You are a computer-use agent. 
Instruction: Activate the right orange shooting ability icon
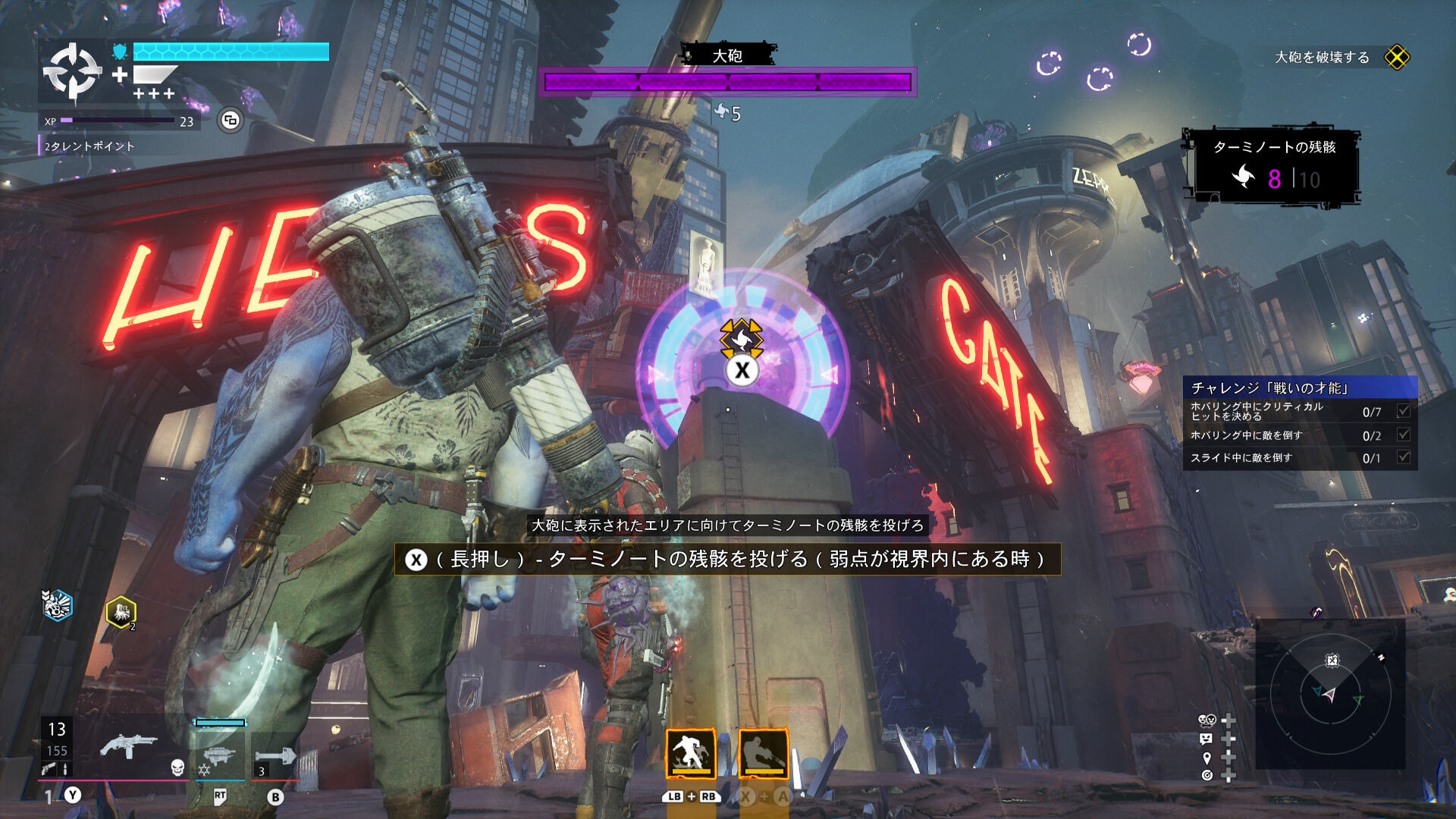(763, 754)
